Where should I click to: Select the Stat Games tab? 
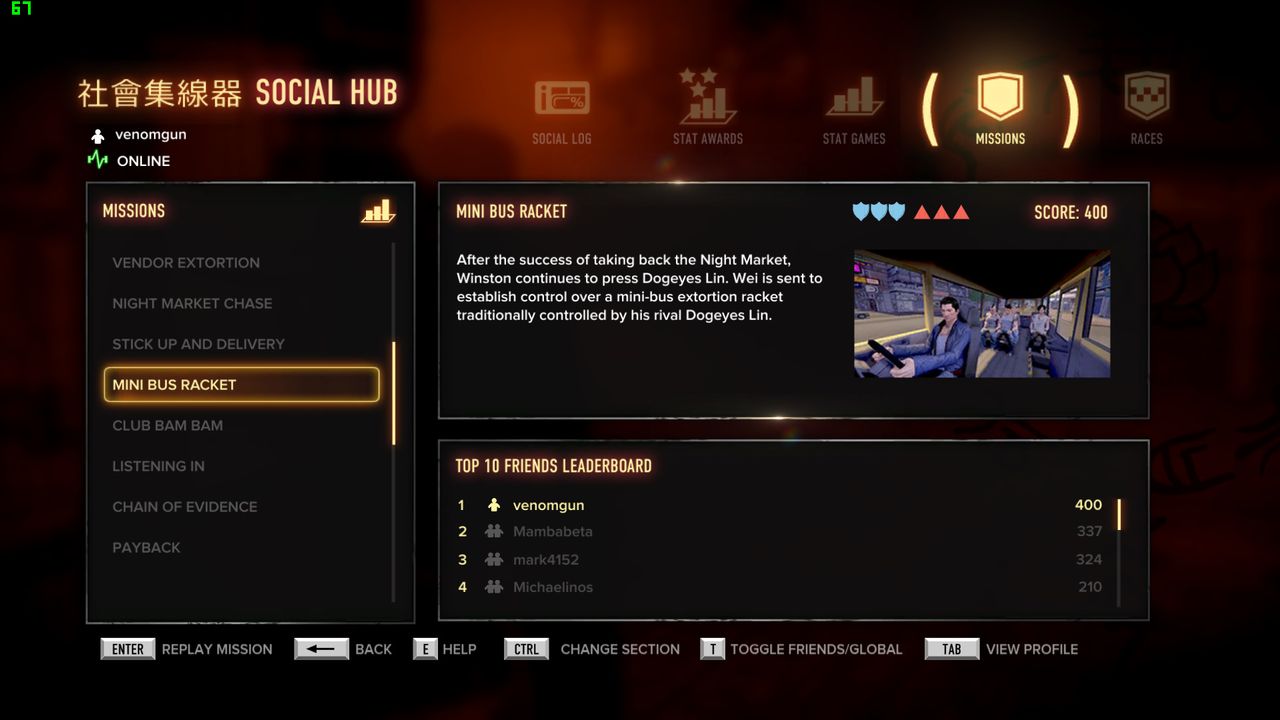[854, 112]
